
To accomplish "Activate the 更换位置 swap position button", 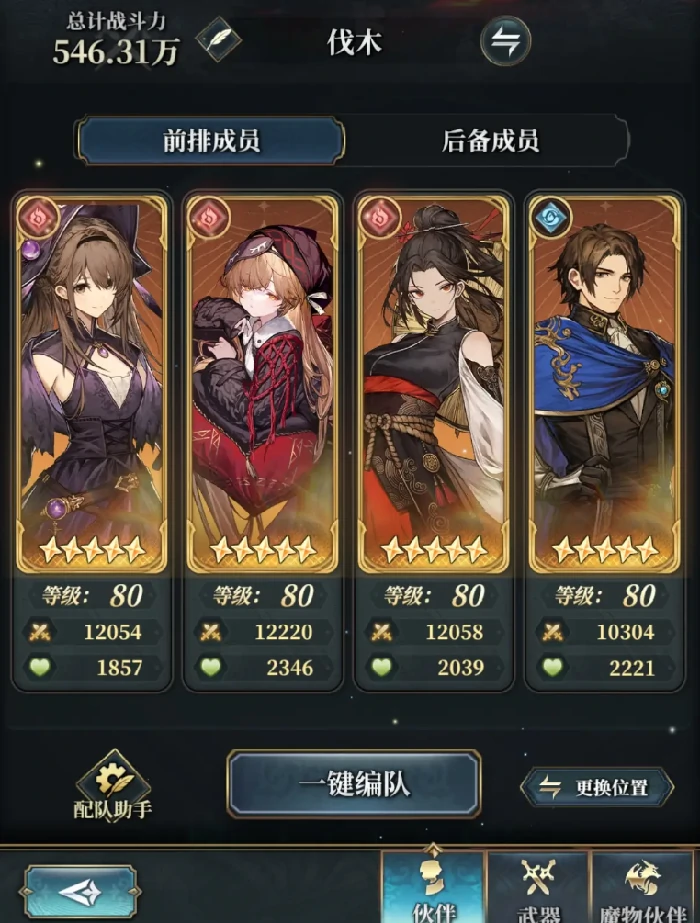I will tap(598, 787).
